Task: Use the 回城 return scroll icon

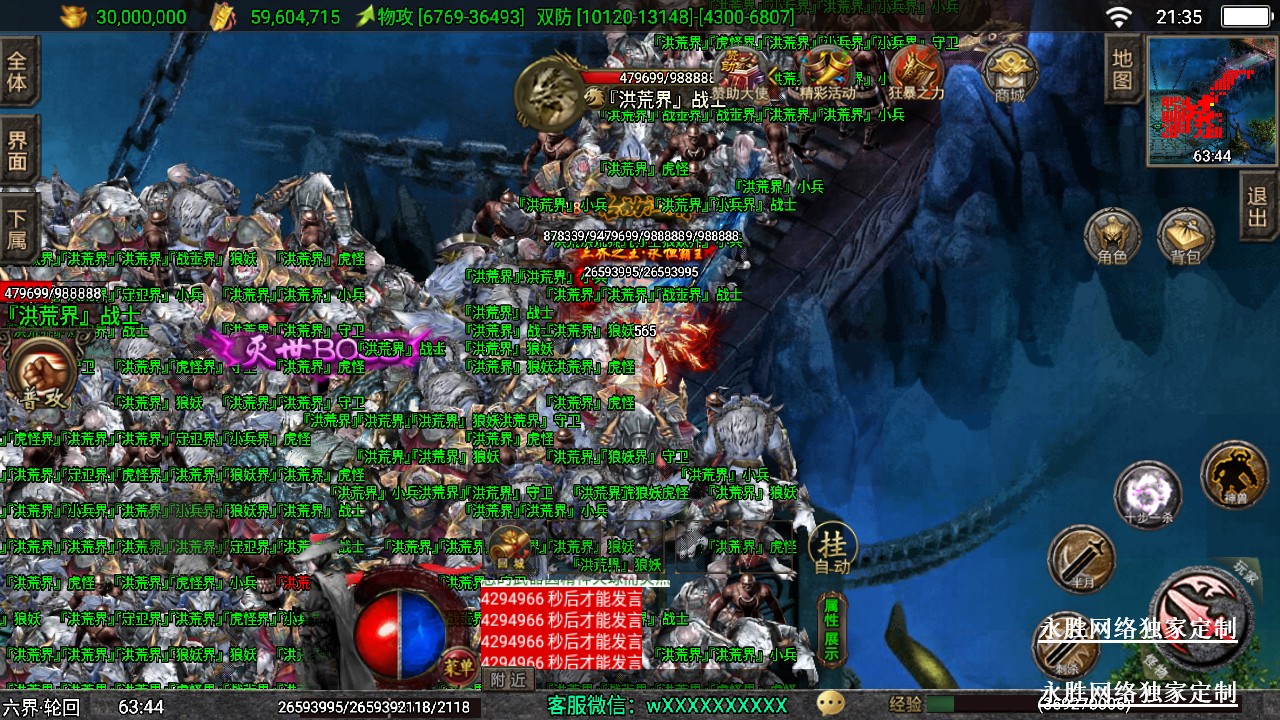Action: tap(508, 549)
